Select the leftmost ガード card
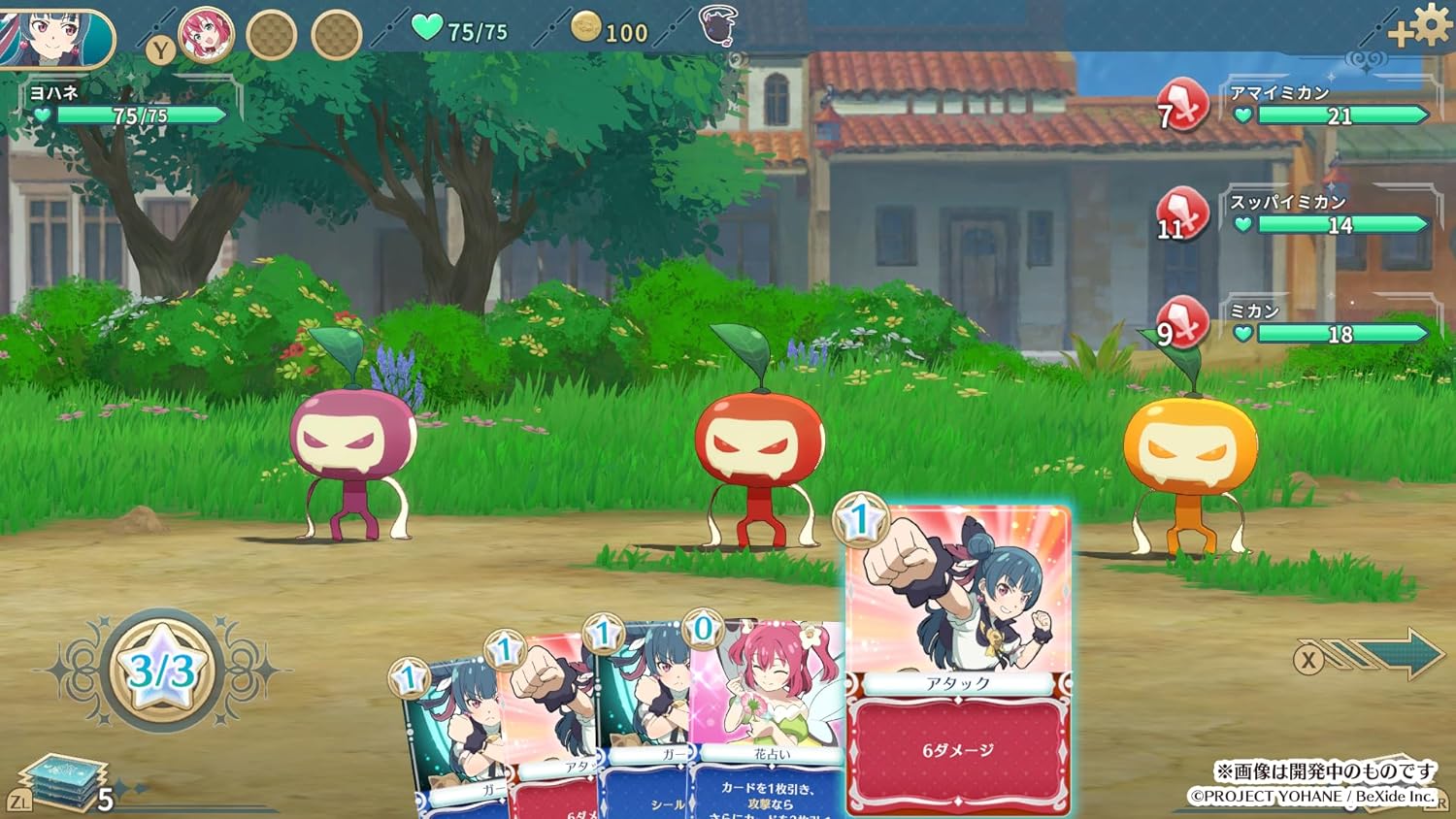 (x=454, y=728)
